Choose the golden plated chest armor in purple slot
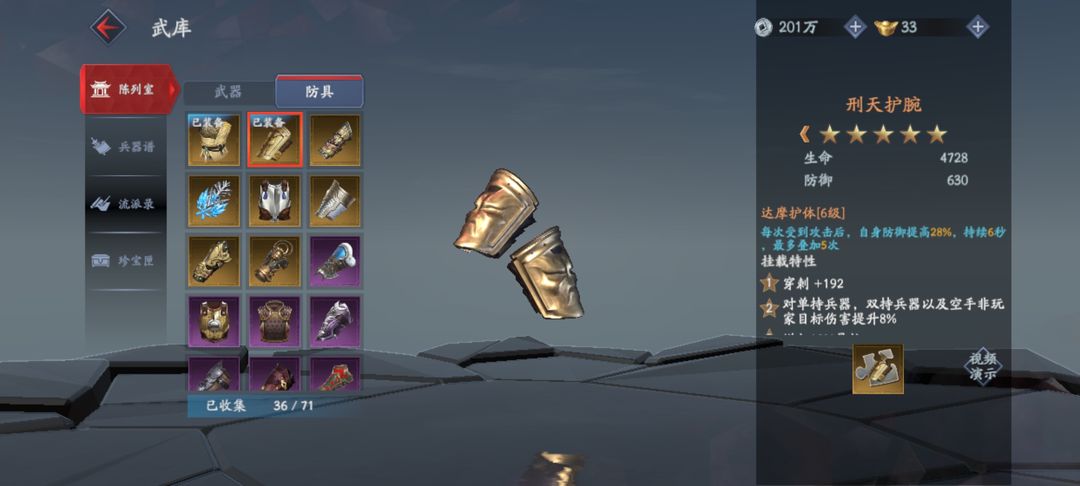 214,322
